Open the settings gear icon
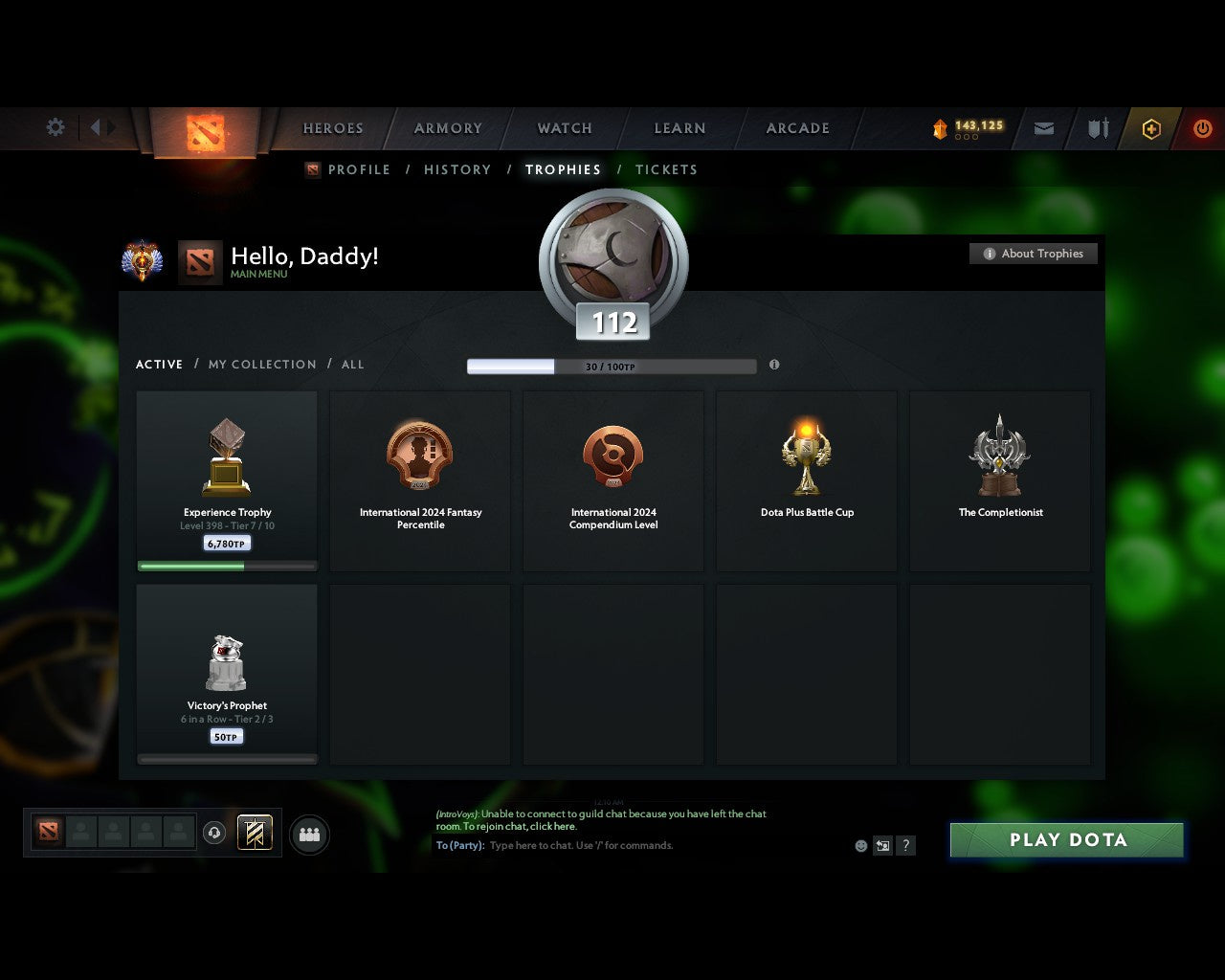 pyautogui.click(x=55, y=127)
